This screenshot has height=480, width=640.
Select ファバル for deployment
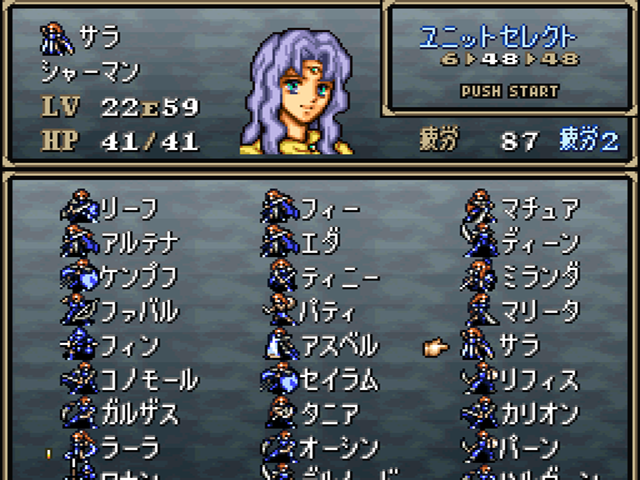[x=138, y=311]
